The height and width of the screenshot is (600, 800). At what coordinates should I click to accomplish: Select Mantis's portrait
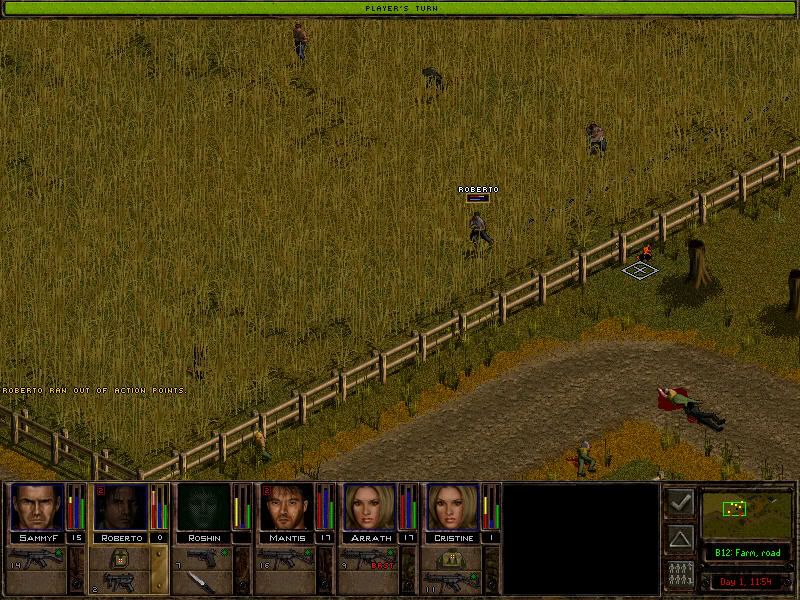(286, 507)
